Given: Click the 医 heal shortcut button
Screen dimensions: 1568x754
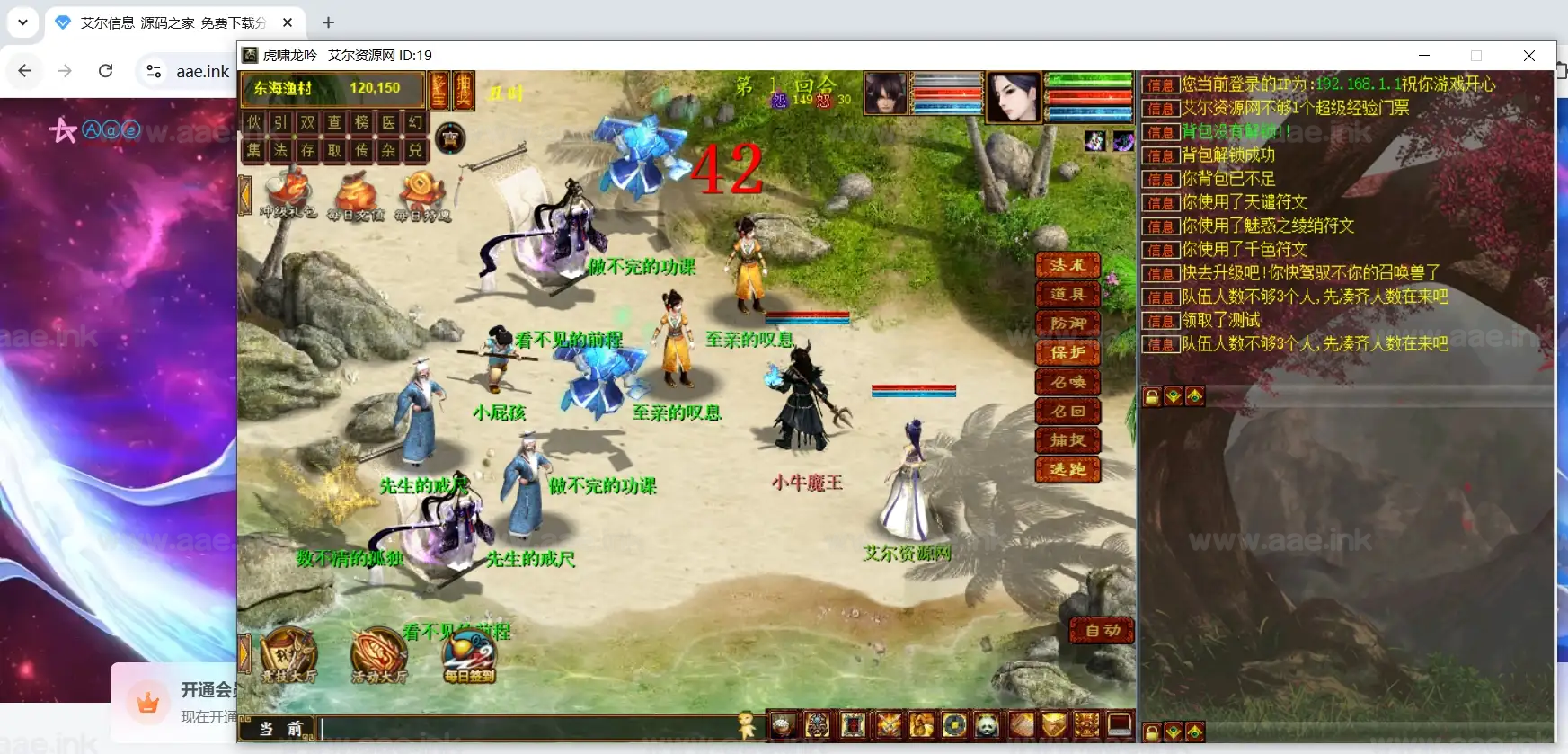Looking at the screenshot, I should [x=389, y=122].
